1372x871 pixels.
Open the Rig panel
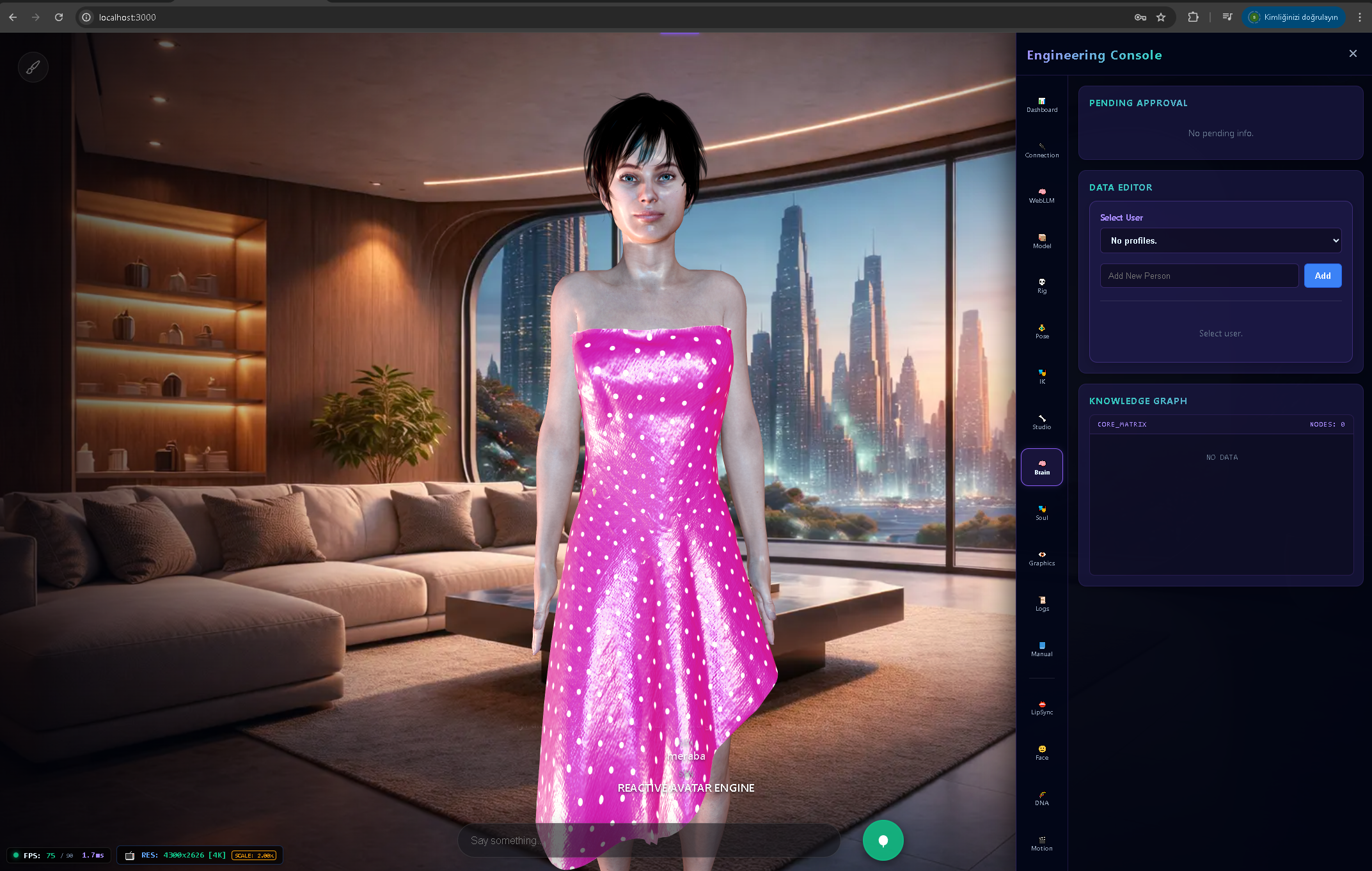[1041, 285]
